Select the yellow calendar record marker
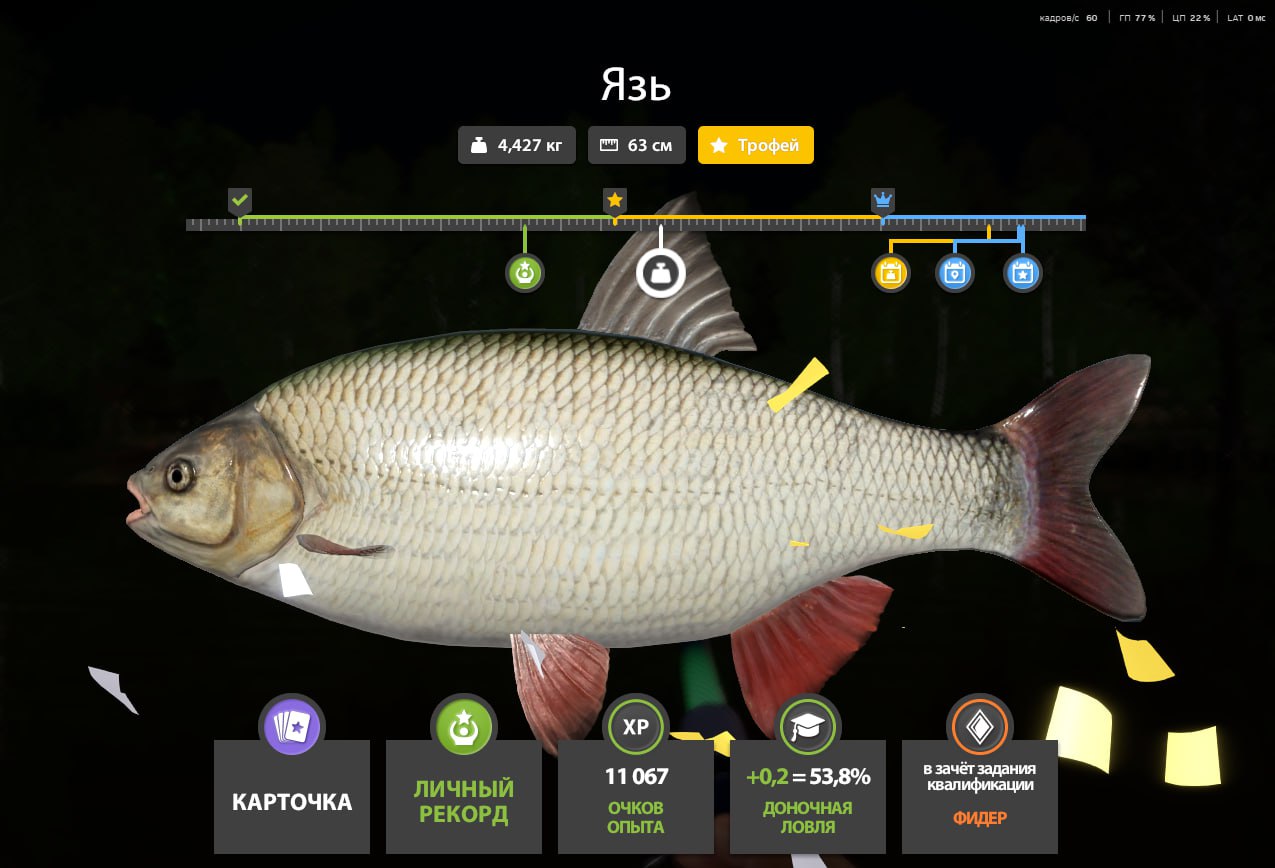This screenshot has height=868, width=1275. click(x=891, y=273)
